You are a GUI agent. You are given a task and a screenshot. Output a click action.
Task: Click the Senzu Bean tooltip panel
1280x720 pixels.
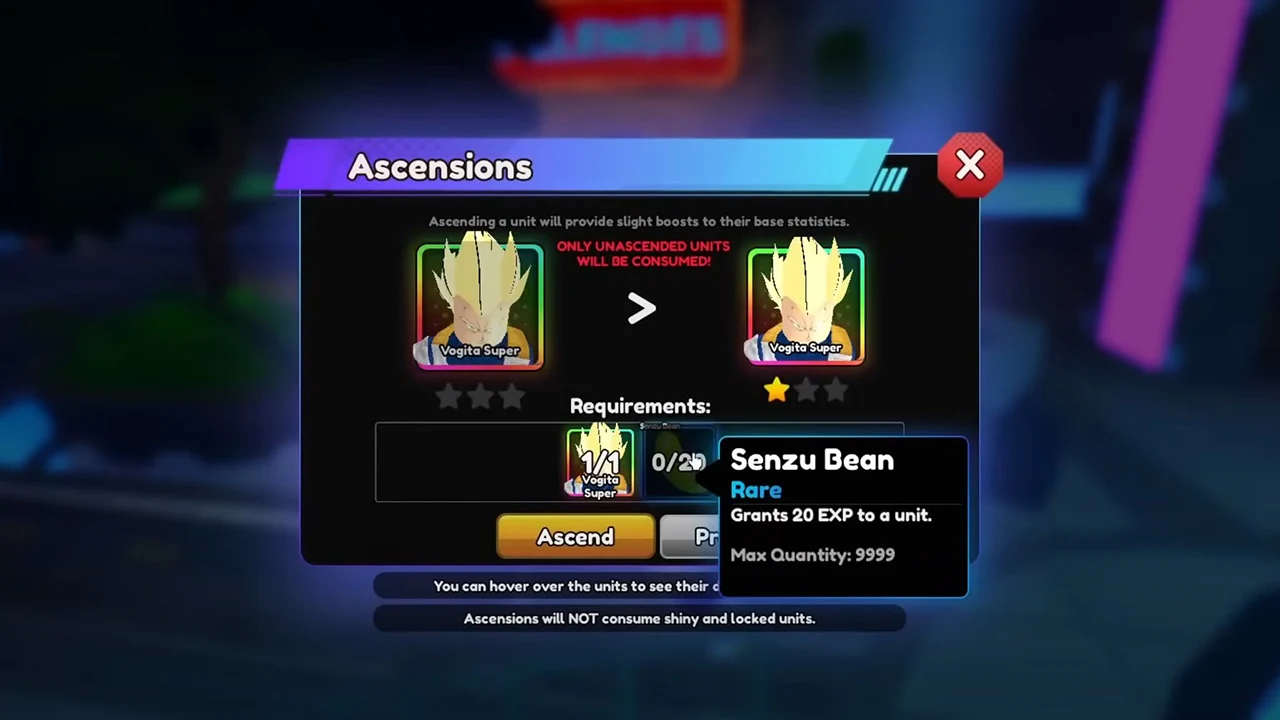click(x=843, y=515)
